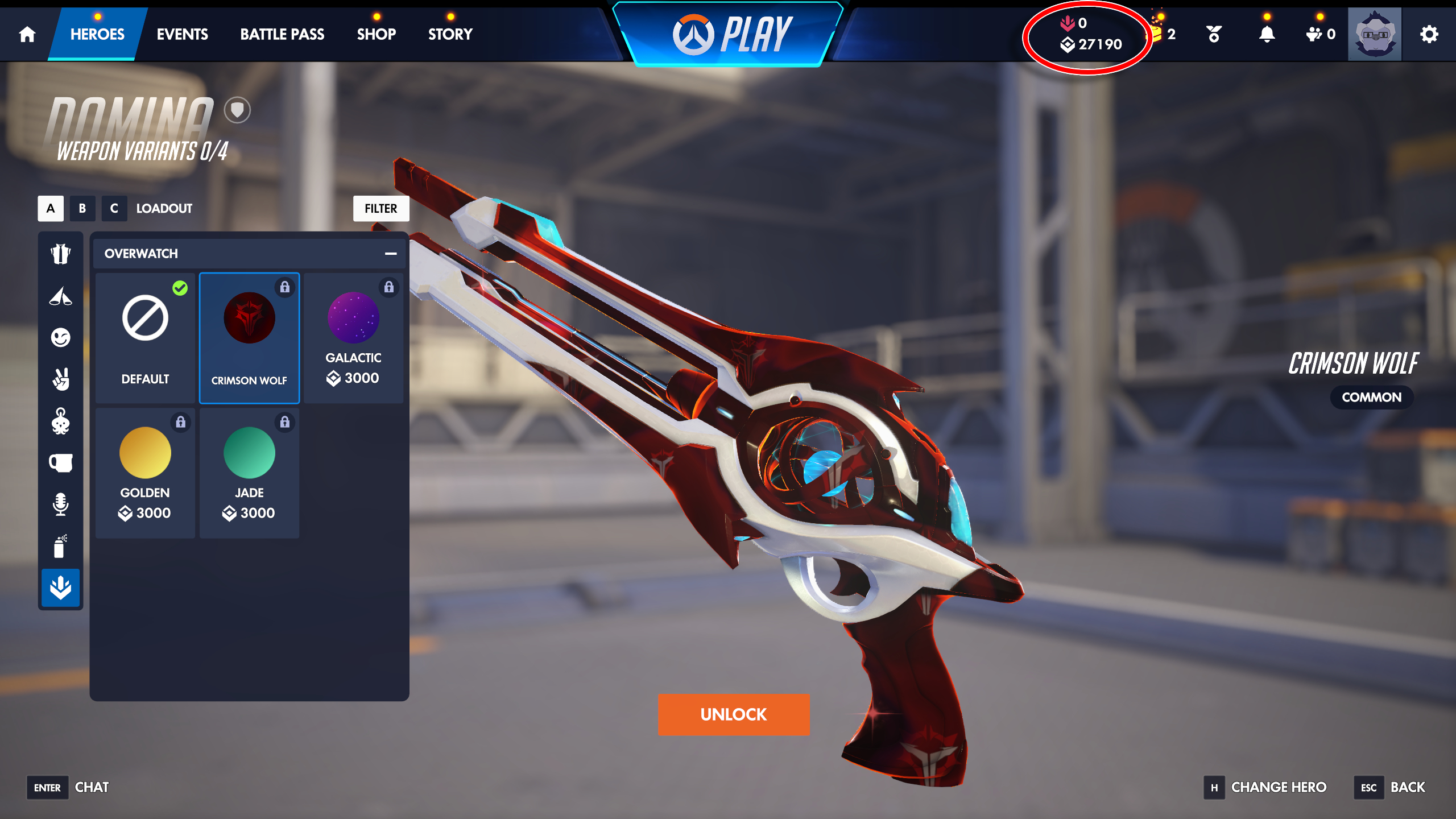Open the social groups panel

[x=1314, y=34]
